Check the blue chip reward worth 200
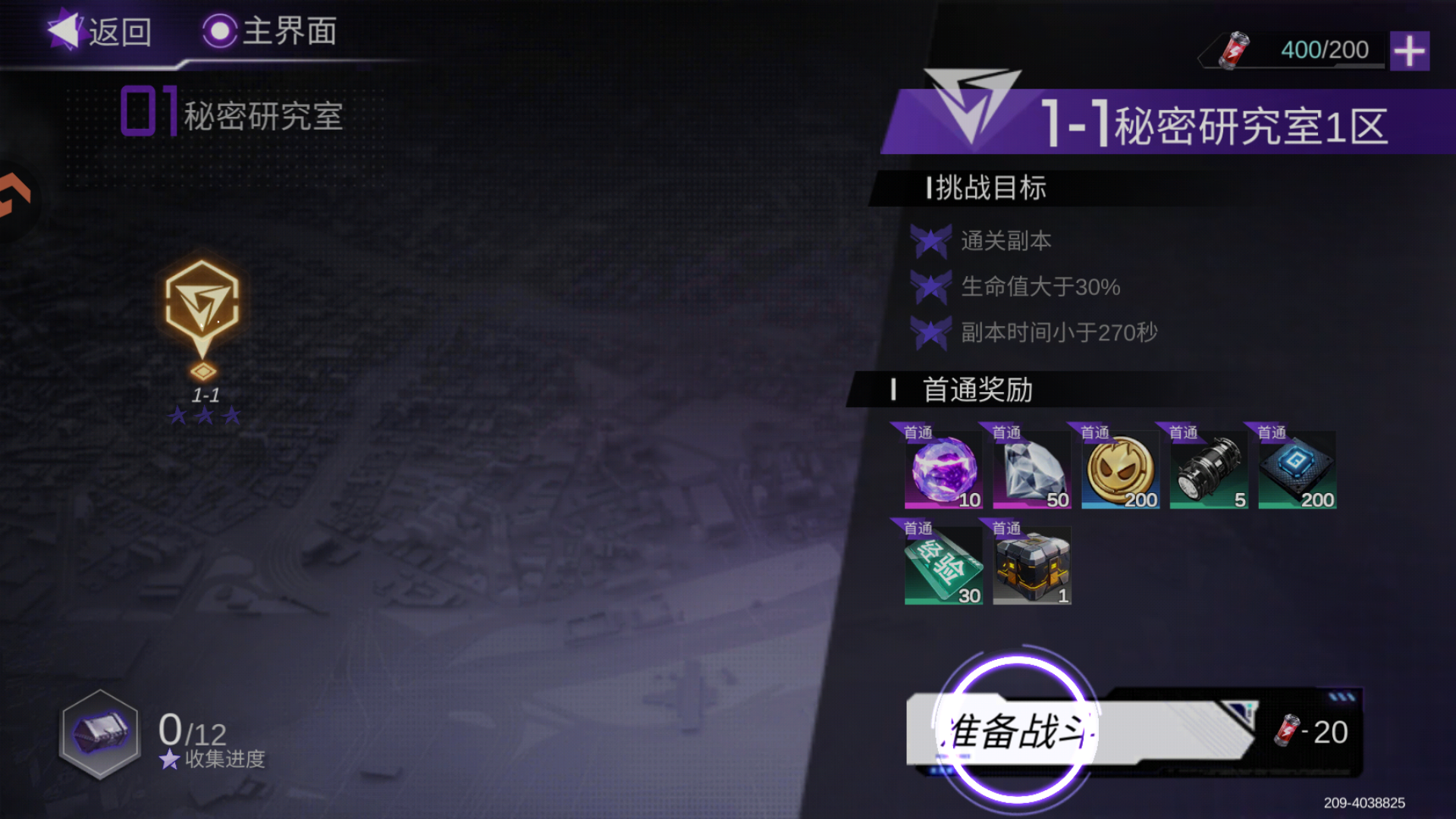 [x=1298, y=470]
